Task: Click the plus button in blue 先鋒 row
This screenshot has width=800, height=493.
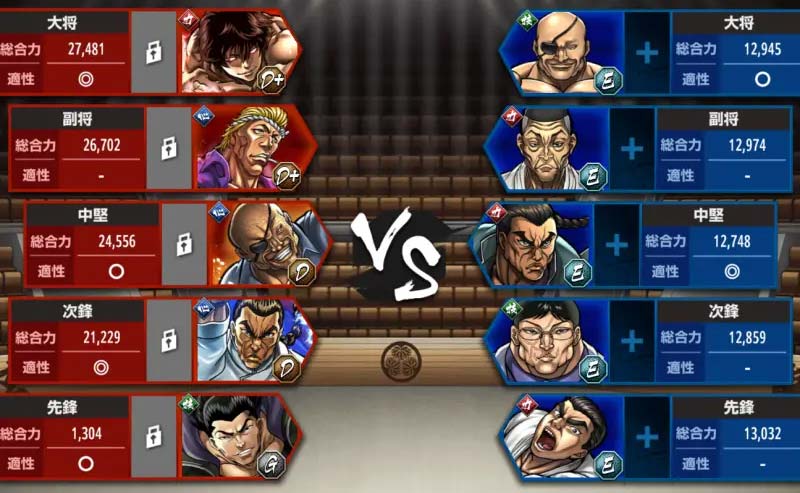Action: coord(647,436)
